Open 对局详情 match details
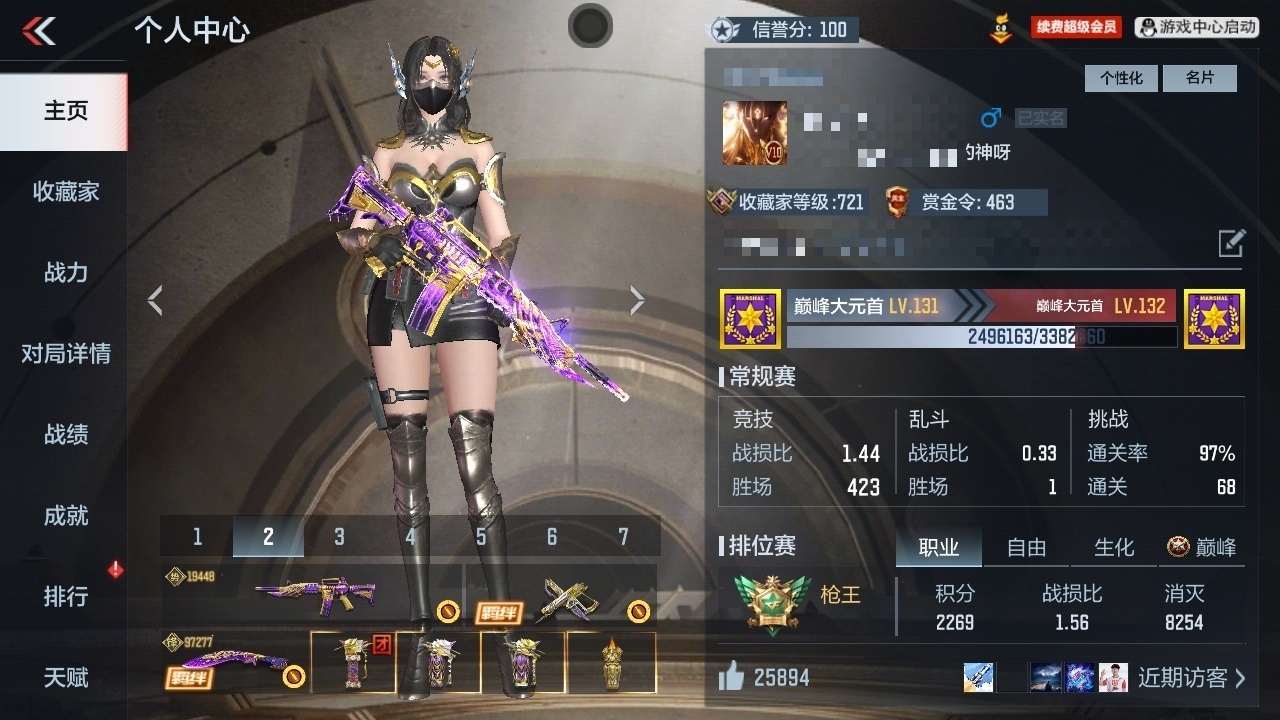This screenshot has height=720, width=1280. pos(65,353)
